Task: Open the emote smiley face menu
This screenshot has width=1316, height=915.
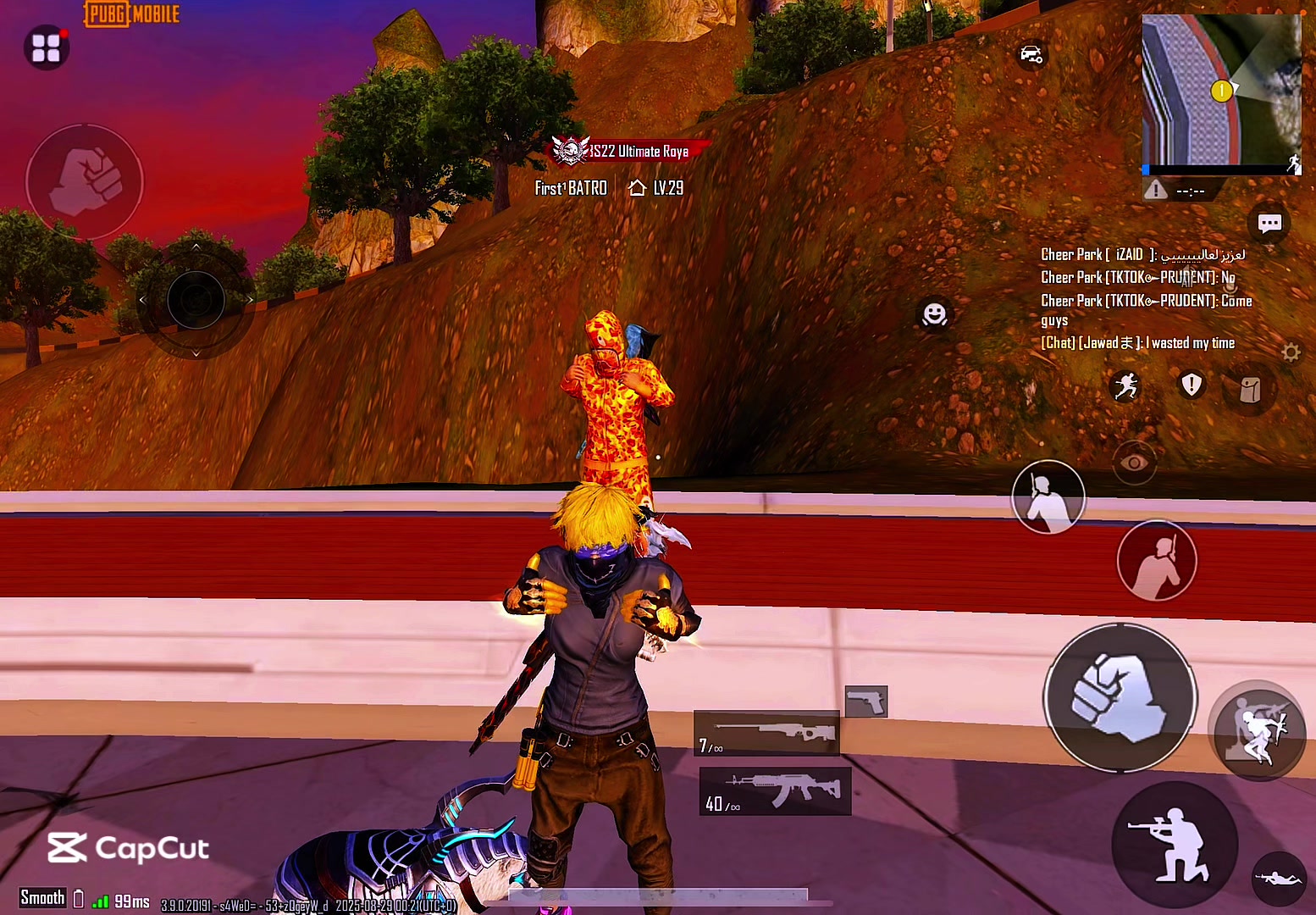Action: pos(934,315)
